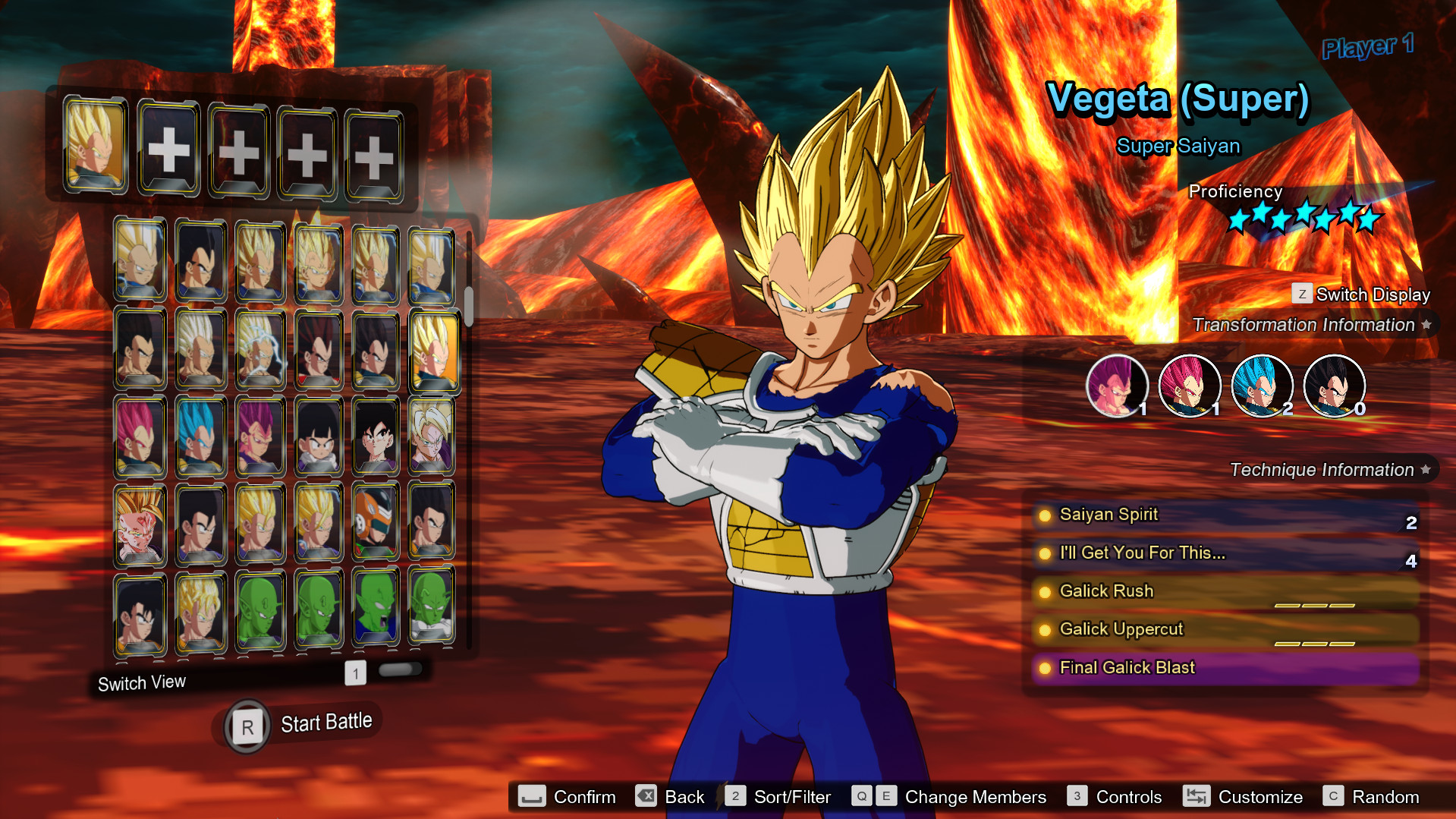Confirm the current Vegeta selection
The image size is (1456, 819).
584,797
